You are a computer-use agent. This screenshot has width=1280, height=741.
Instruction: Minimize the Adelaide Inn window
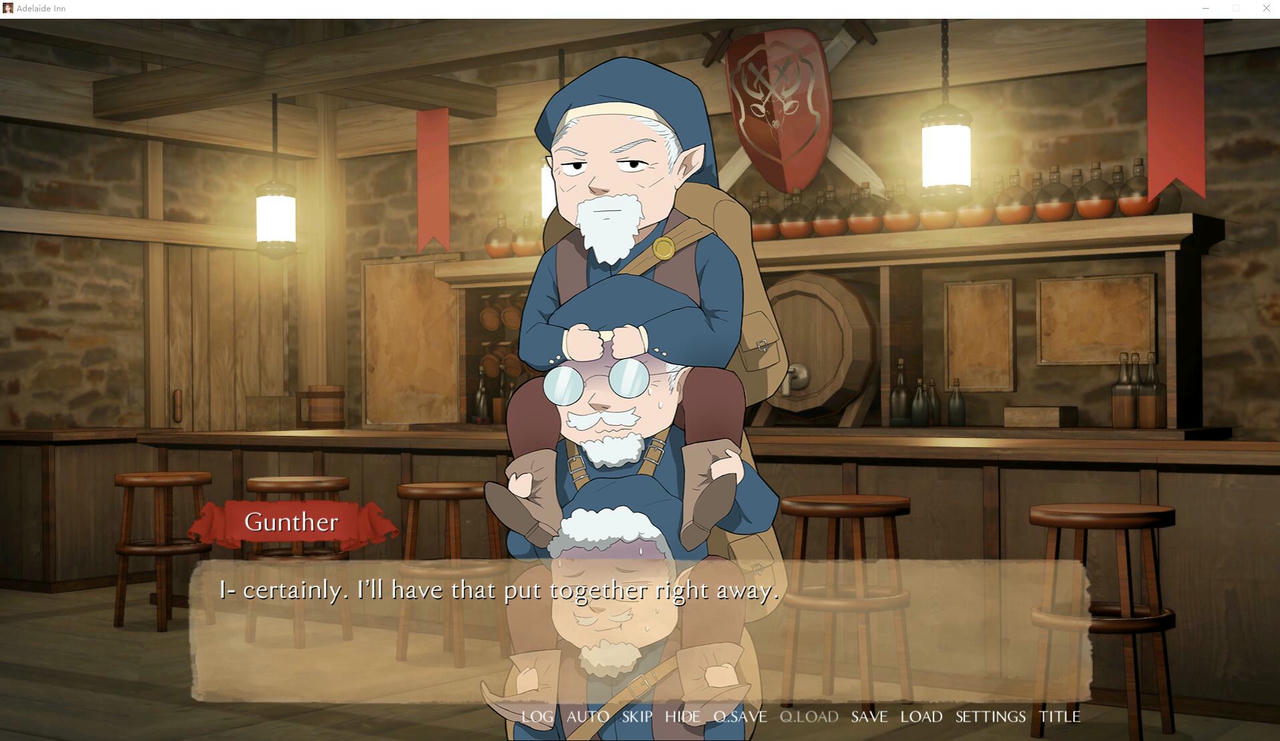pyautogui.click(x=1204, y=8)
